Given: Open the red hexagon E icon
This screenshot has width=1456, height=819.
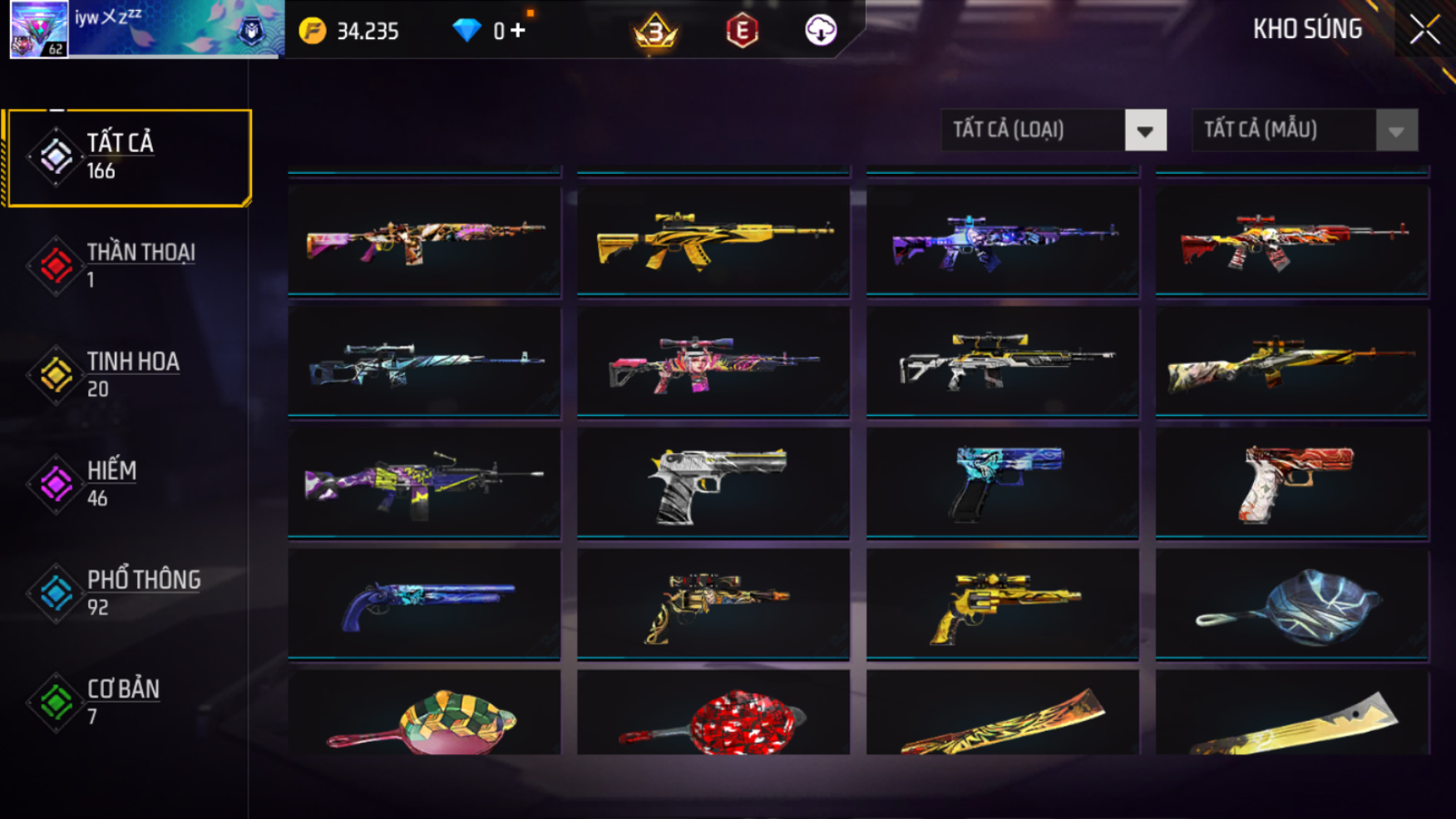Looking at the screenshot, I should click(742, 32).
